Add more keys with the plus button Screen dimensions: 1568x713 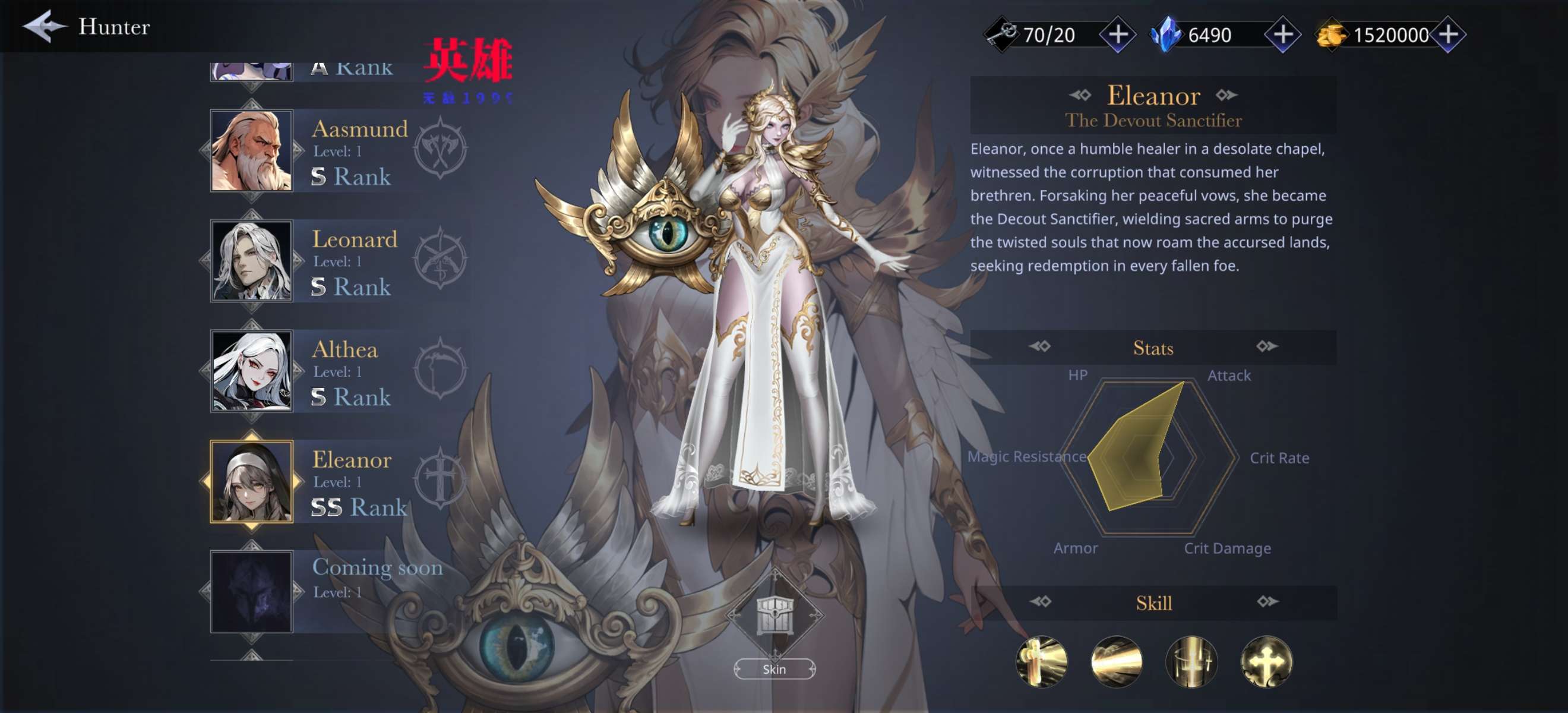coord(1118,34)
